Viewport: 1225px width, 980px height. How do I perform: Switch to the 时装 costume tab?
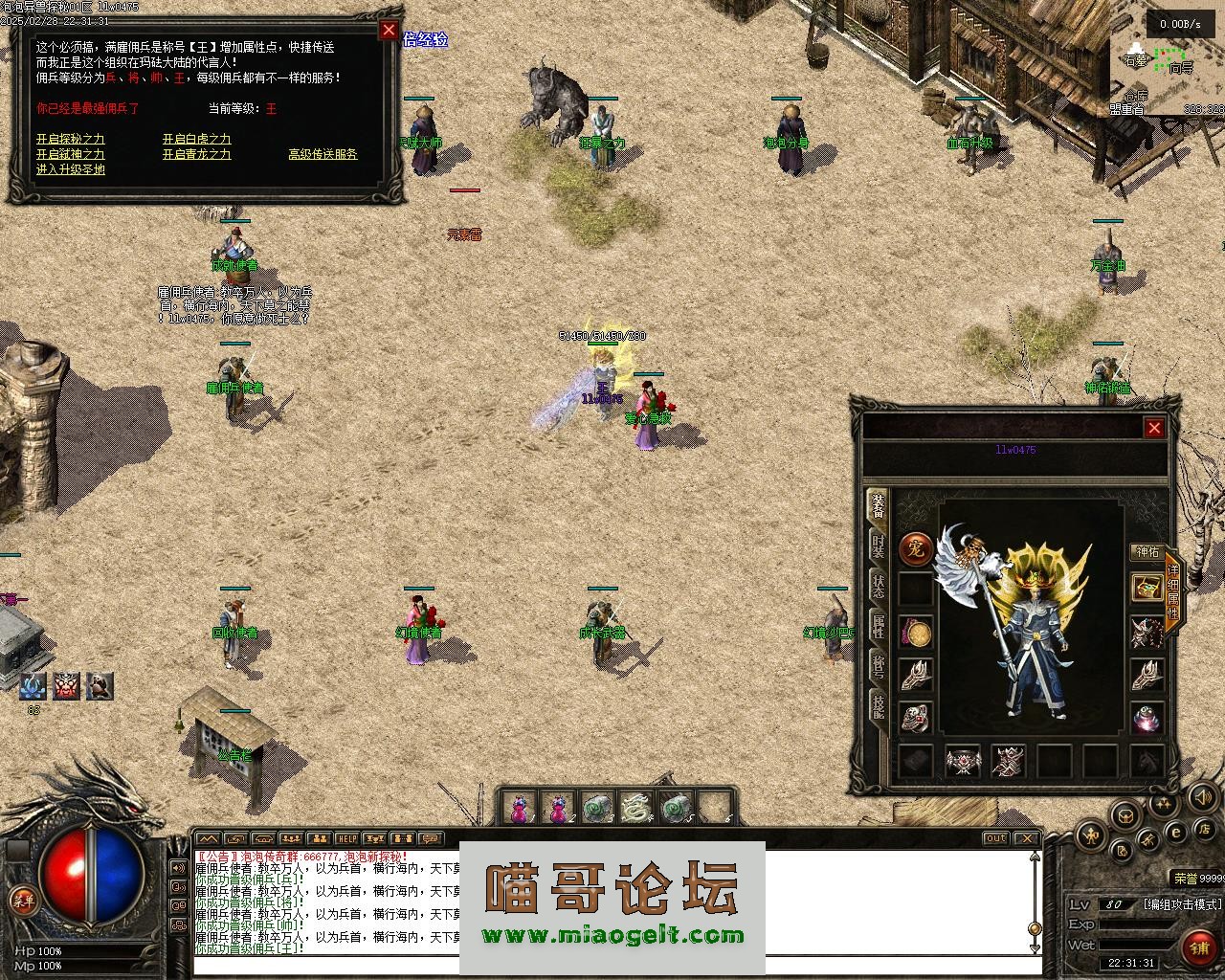tap(877, 546)
